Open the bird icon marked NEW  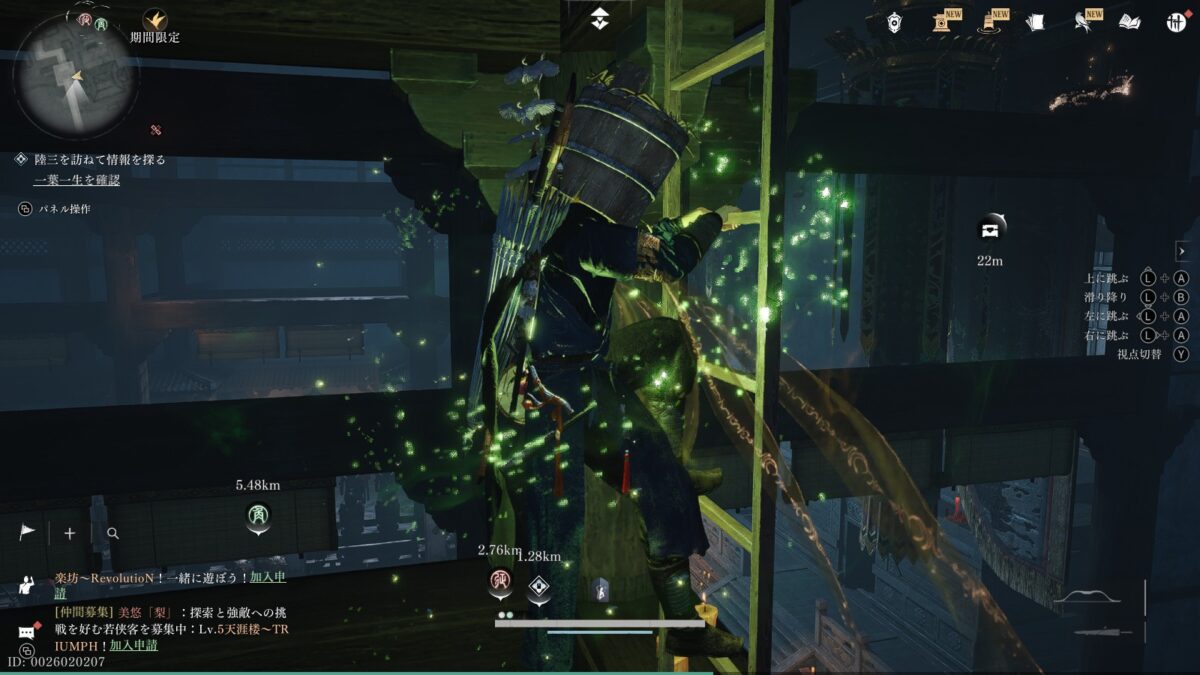[x=1082, y=22]
